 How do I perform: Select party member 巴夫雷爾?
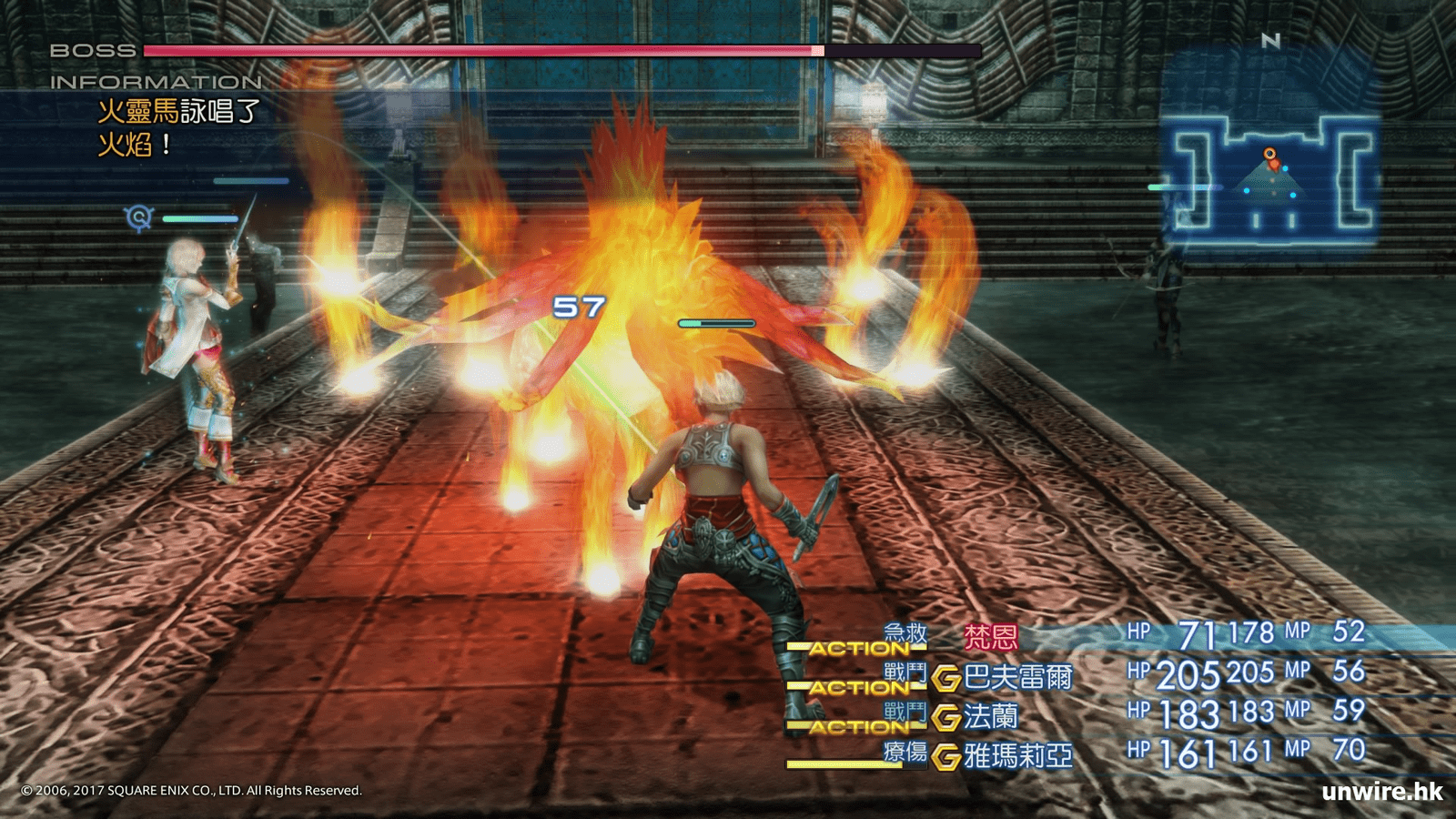coord(1017,677)
